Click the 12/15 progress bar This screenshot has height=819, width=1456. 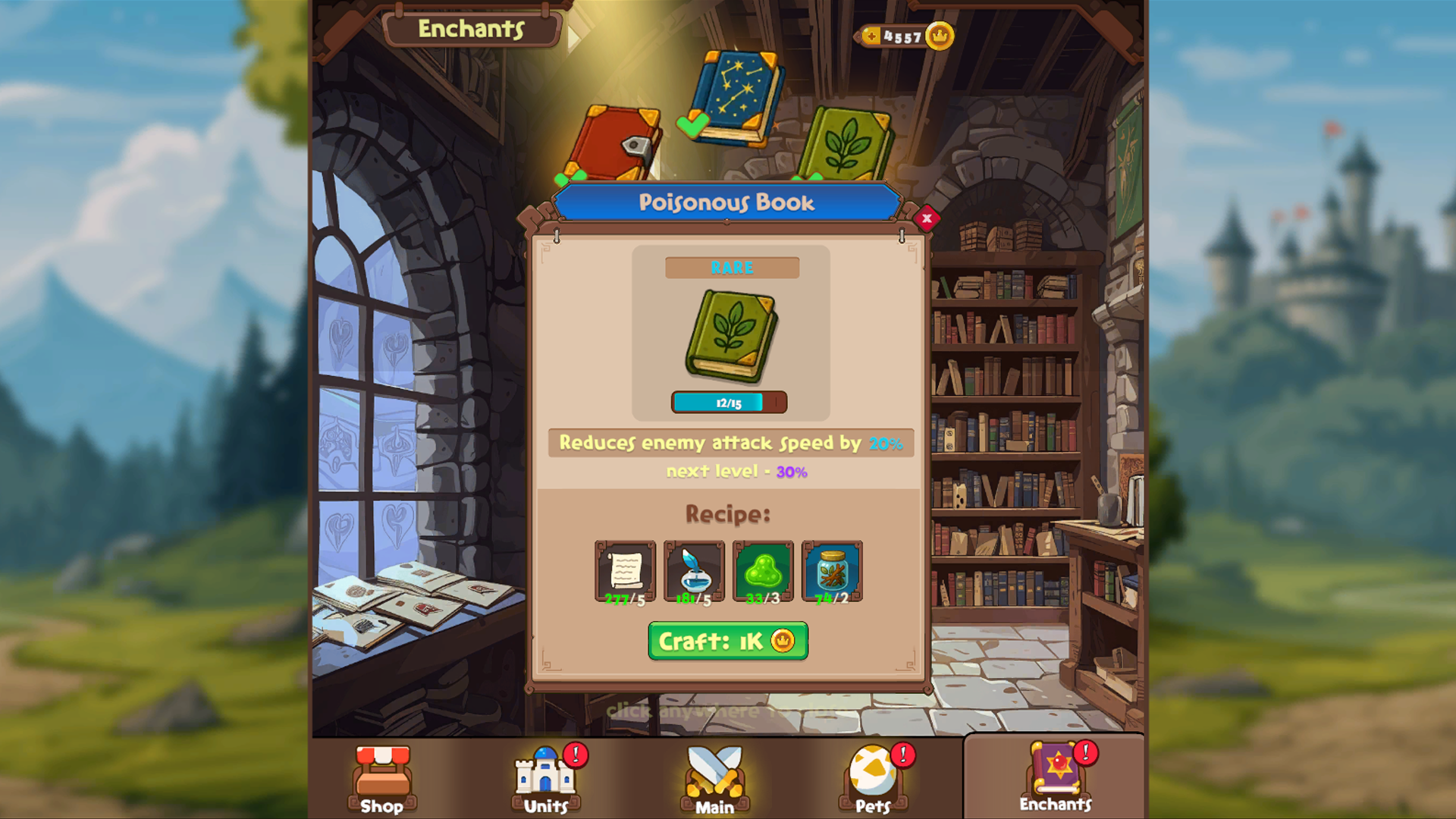tap(730, 403)
